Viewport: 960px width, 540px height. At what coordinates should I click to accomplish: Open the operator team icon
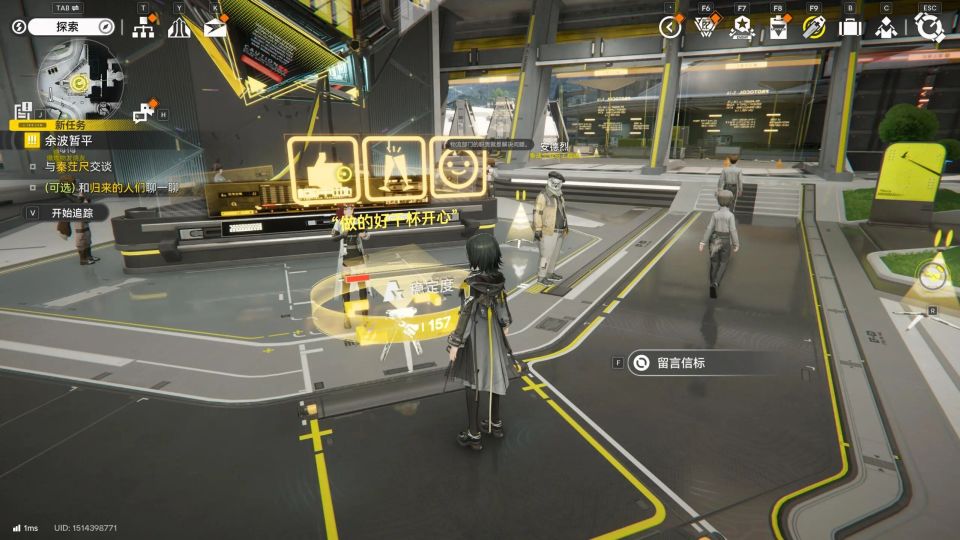pyautogui.click(x=886, y=28)
